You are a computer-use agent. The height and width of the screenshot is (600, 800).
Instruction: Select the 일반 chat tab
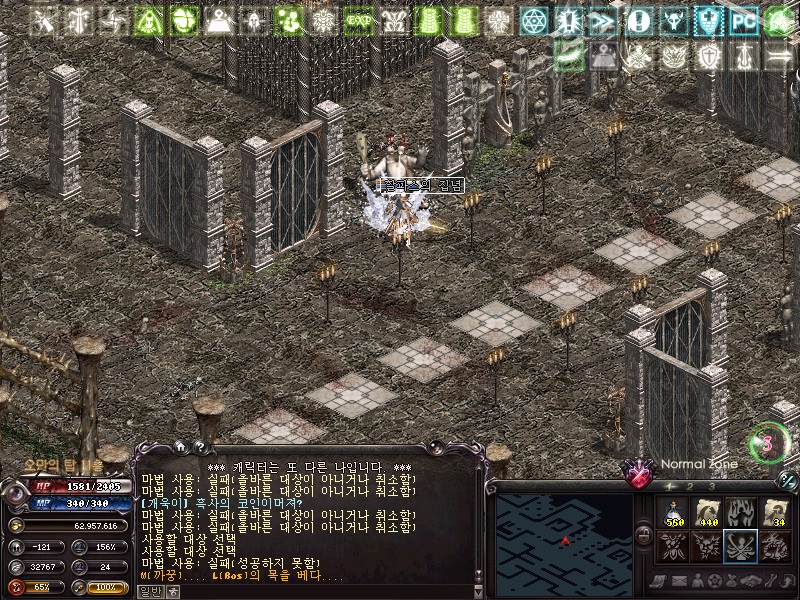[149, 591]
